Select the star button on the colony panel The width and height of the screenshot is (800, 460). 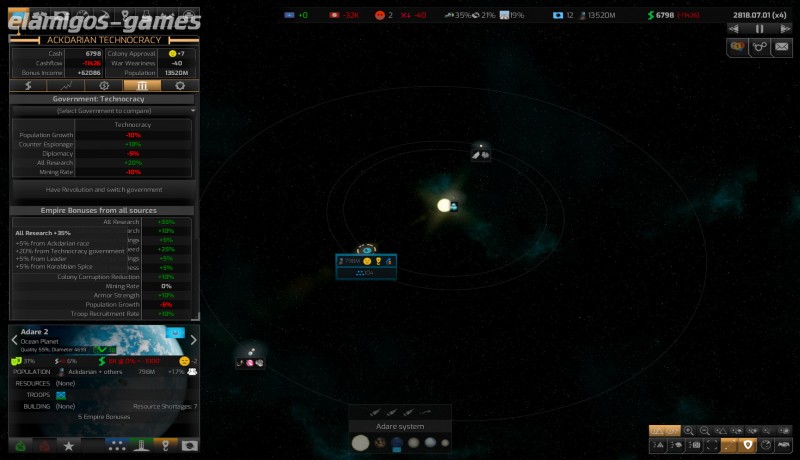point(68,445)
